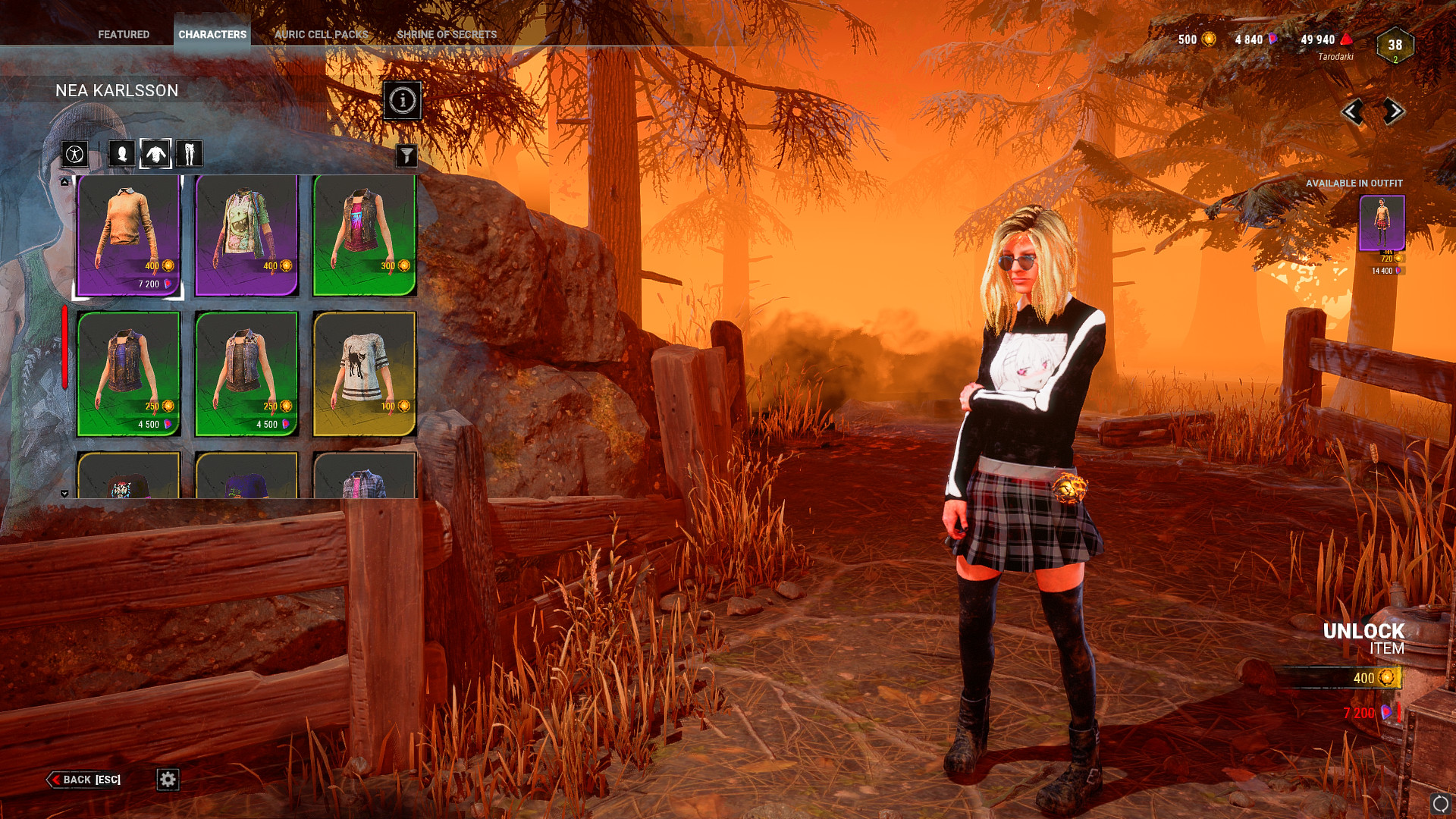Viewport: 1456px width, 819px height.
Task: Open the Shrine of Secrets tab
Action: (x=445, y=33)
